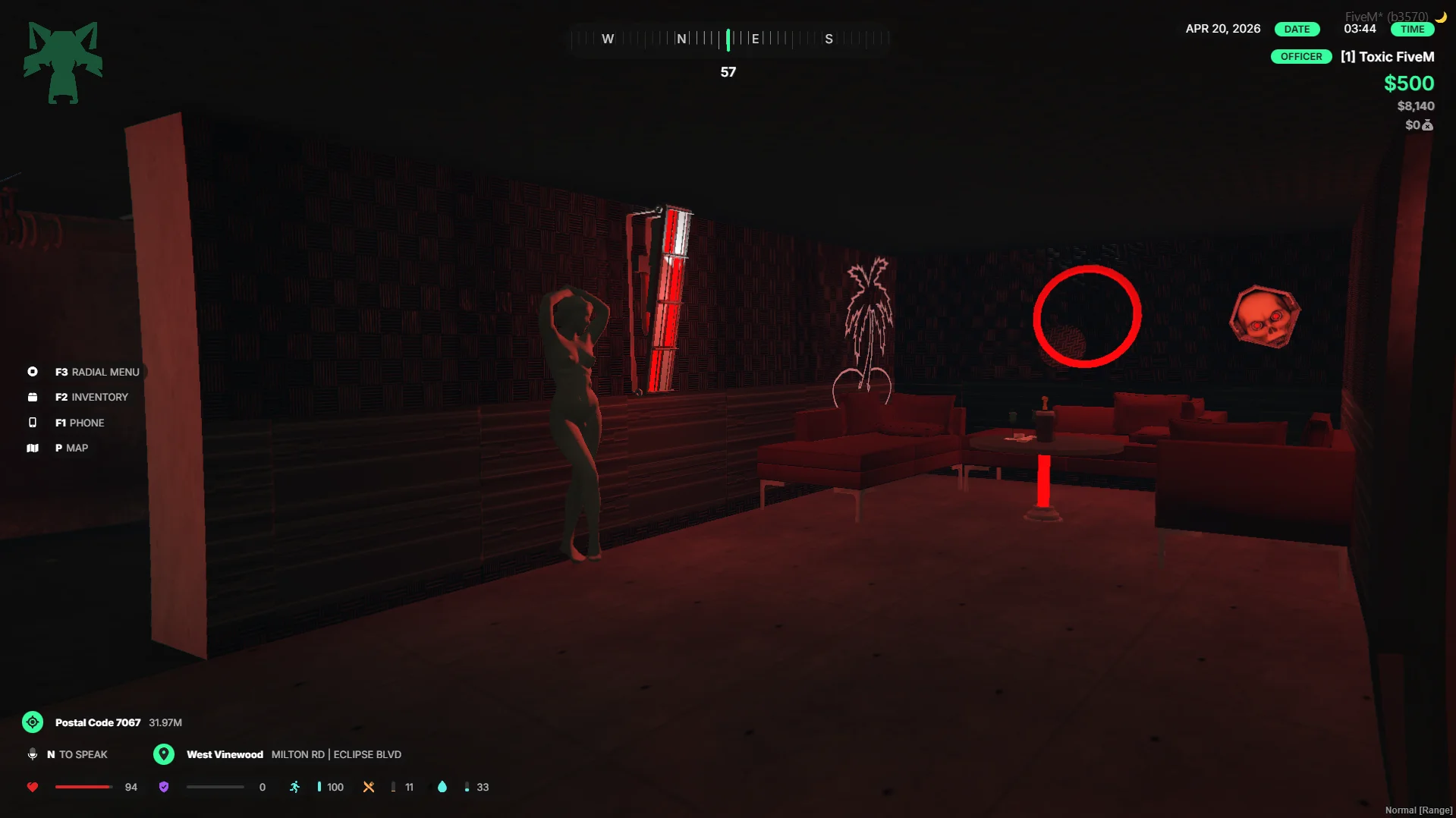Open the Map entry
Screen dimensions: 1456x818
tap(71, 448)
